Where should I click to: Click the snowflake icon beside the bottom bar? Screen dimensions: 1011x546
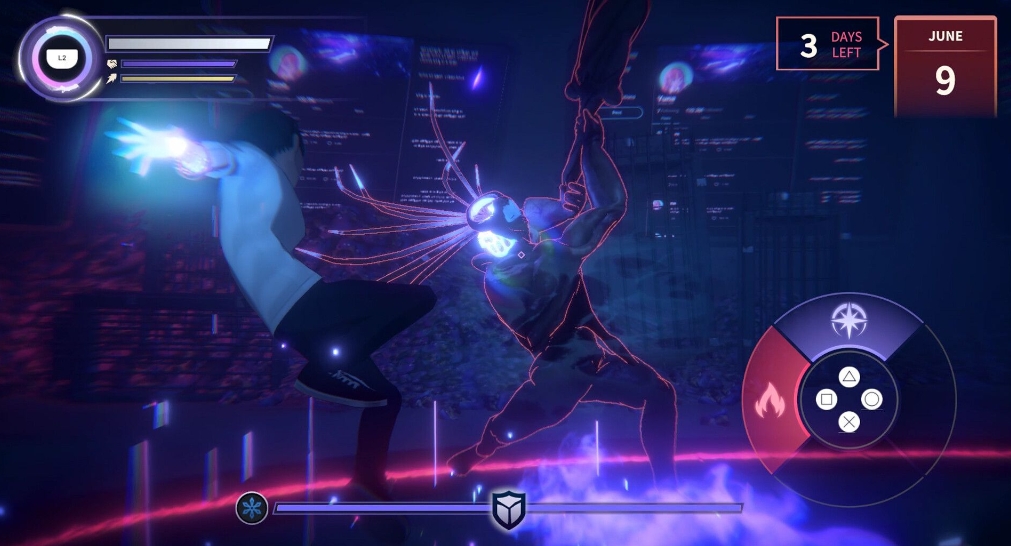click(x=251, y=508)
